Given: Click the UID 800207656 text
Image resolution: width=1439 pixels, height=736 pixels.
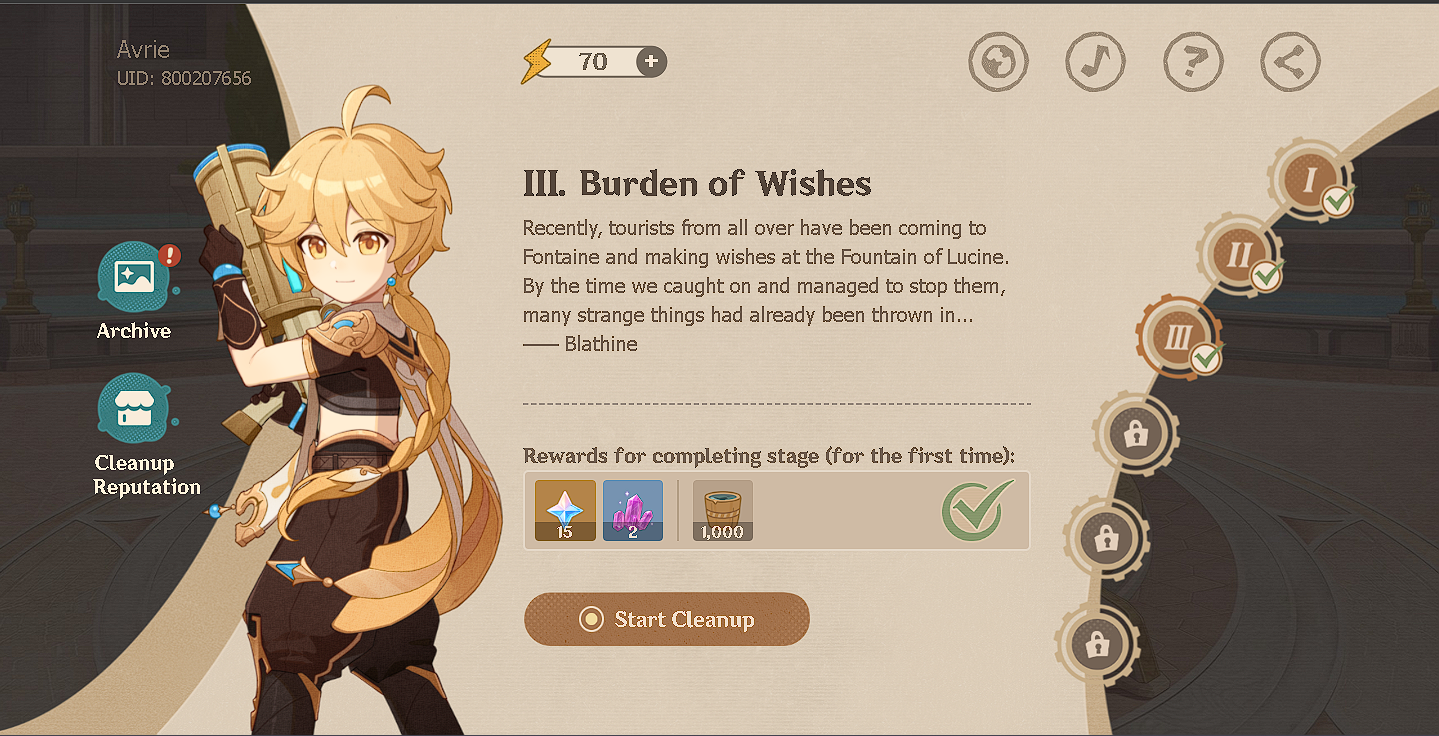Looking at the screenshot, I should [x=183, y=80].
